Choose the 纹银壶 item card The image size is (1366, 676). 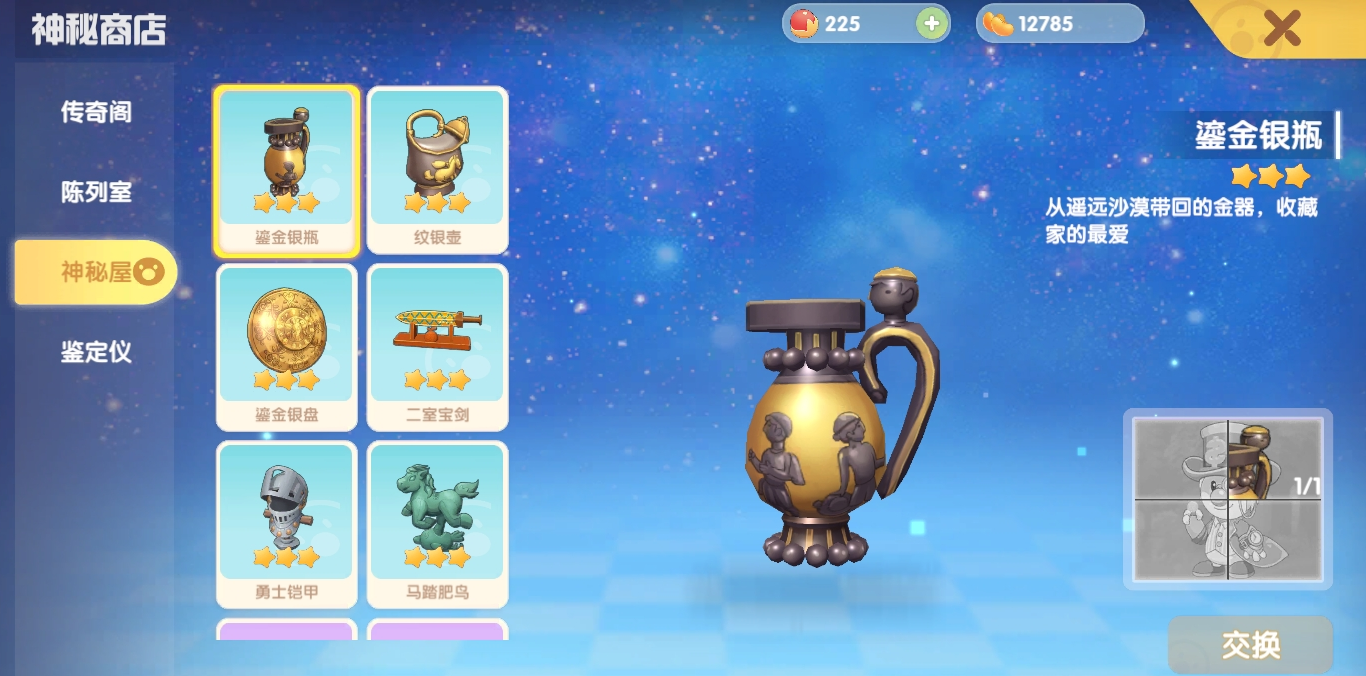coord(437,170)
